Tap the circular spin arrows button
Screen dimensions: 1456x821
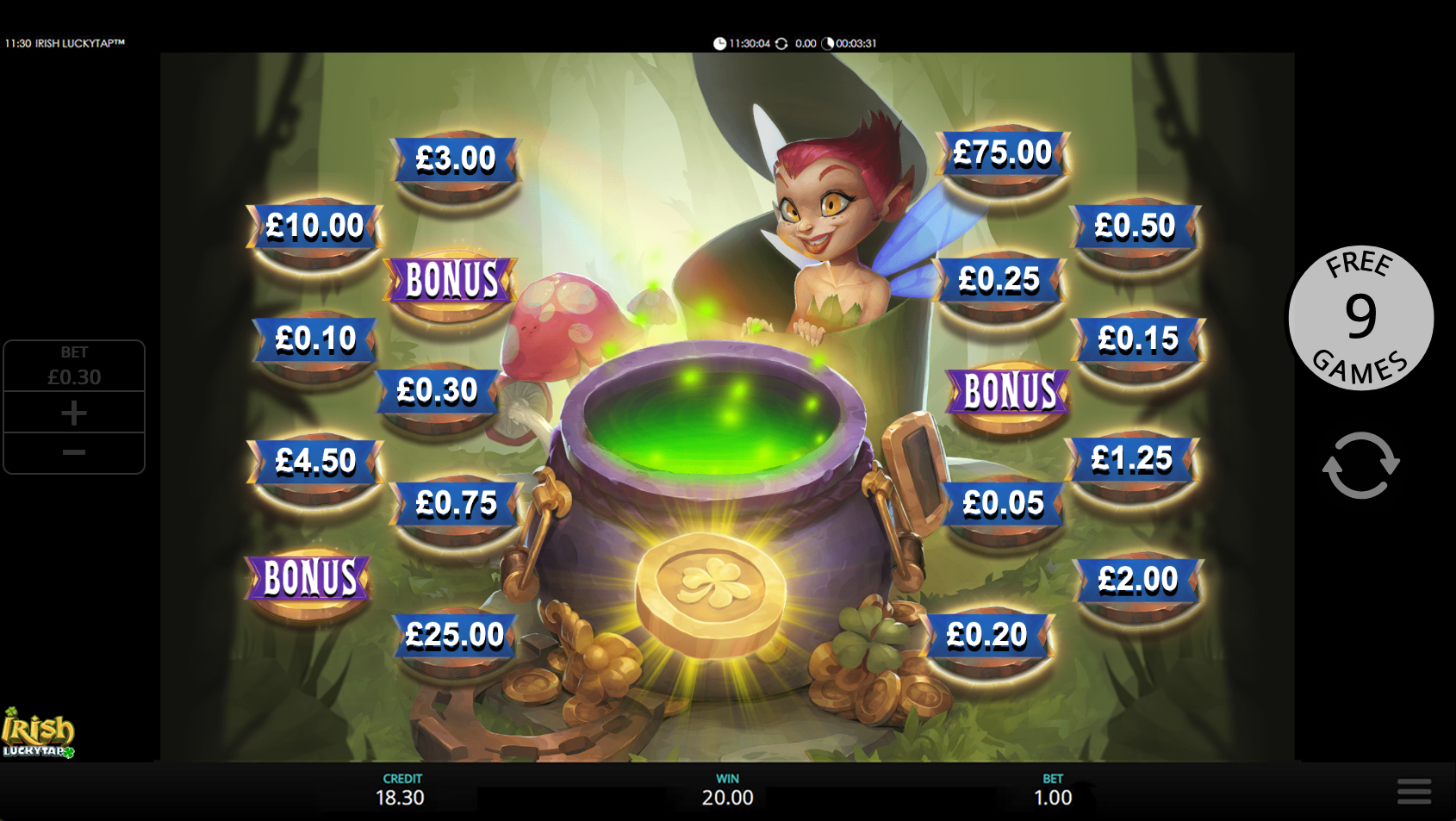point(1360,465)
